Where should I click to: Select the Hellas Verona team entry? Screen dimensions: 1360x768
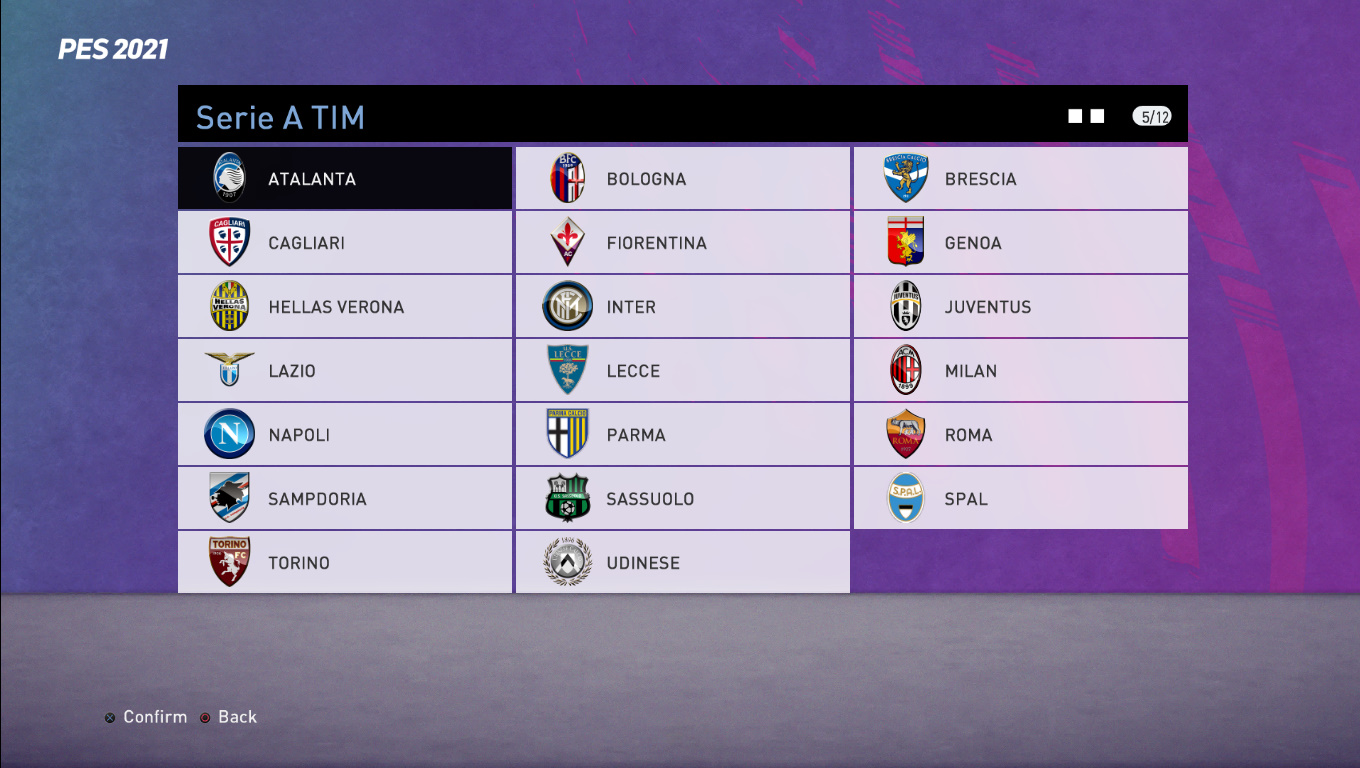pos(344,306)
